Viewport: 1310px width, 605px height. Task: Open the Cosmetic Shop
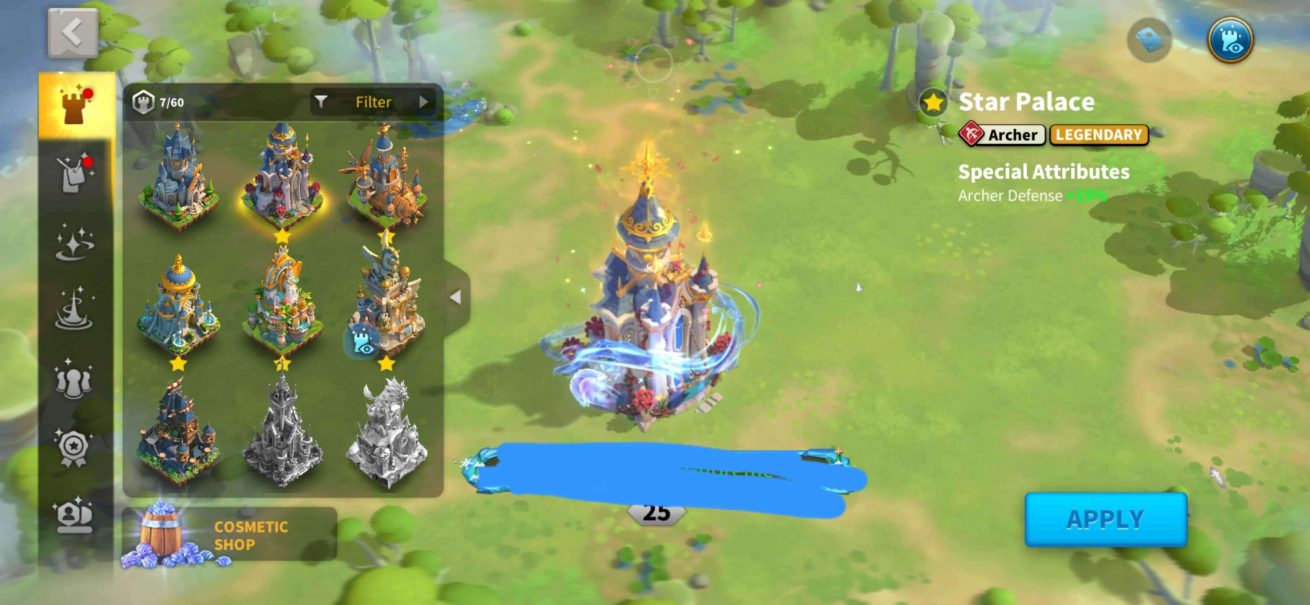point(230,535)
